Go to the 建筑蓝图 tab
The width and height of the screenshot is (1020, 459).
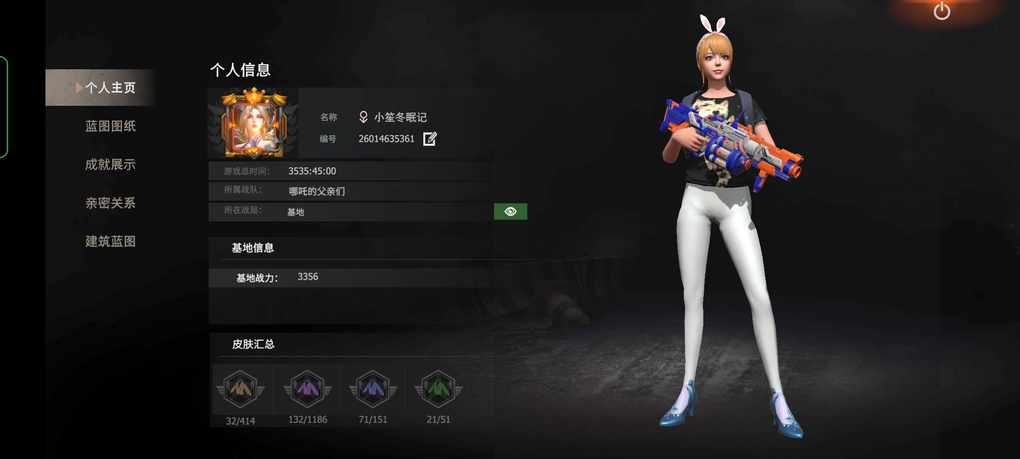(x=110, y=241)
